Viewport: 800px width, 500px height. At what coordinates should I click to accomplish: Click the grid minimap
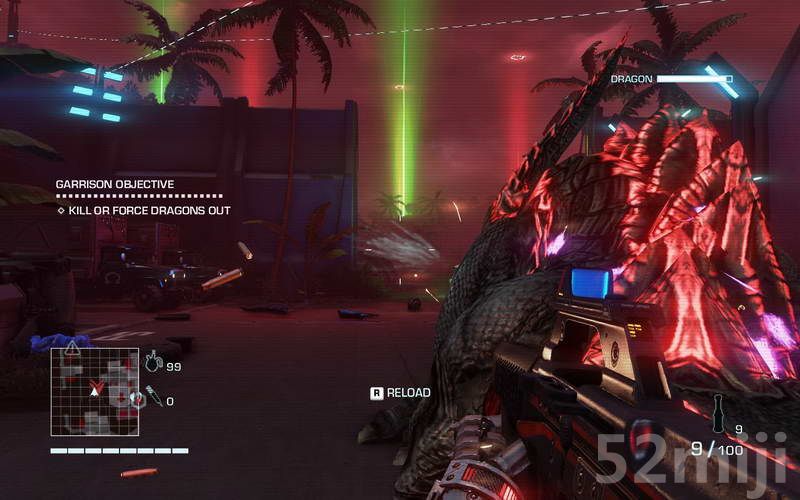[x=95, y=391]
